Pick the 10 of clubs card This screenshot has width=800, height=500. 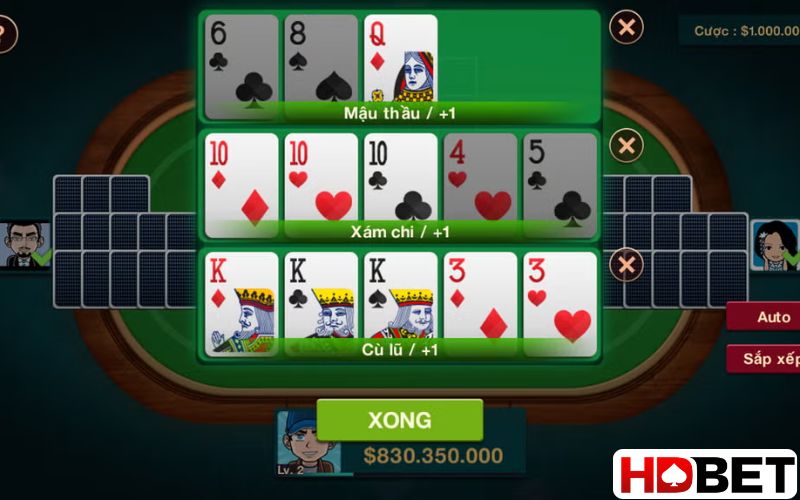click(x=400, y=180)
